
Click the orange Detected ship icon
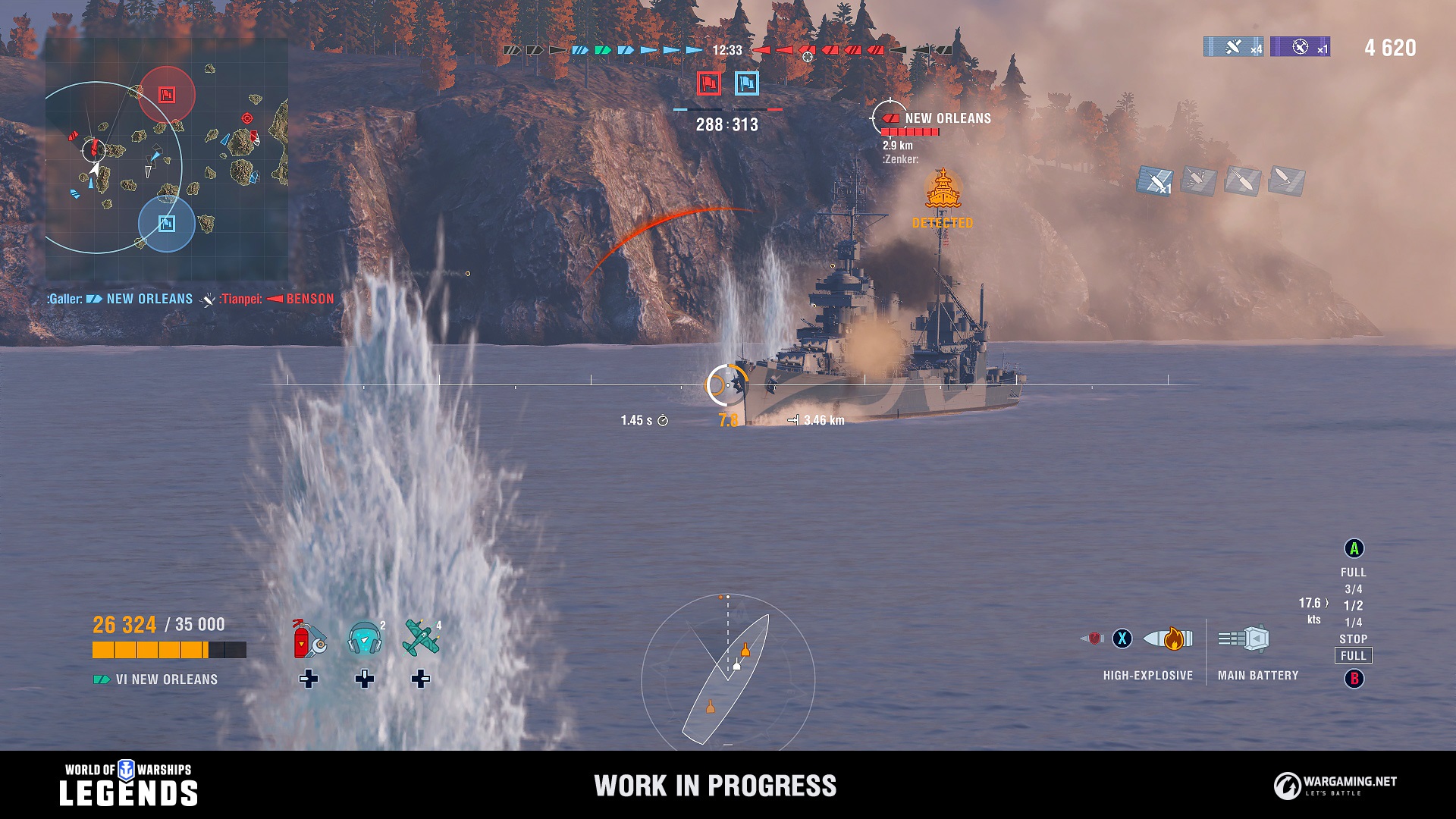943,190
